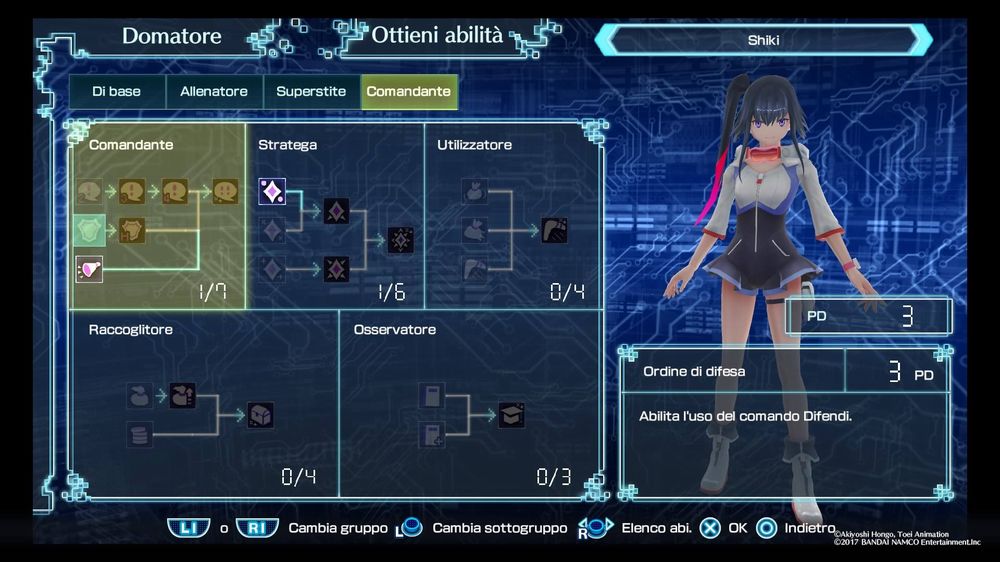Select the stacked coins skill icon

(140, 435)
